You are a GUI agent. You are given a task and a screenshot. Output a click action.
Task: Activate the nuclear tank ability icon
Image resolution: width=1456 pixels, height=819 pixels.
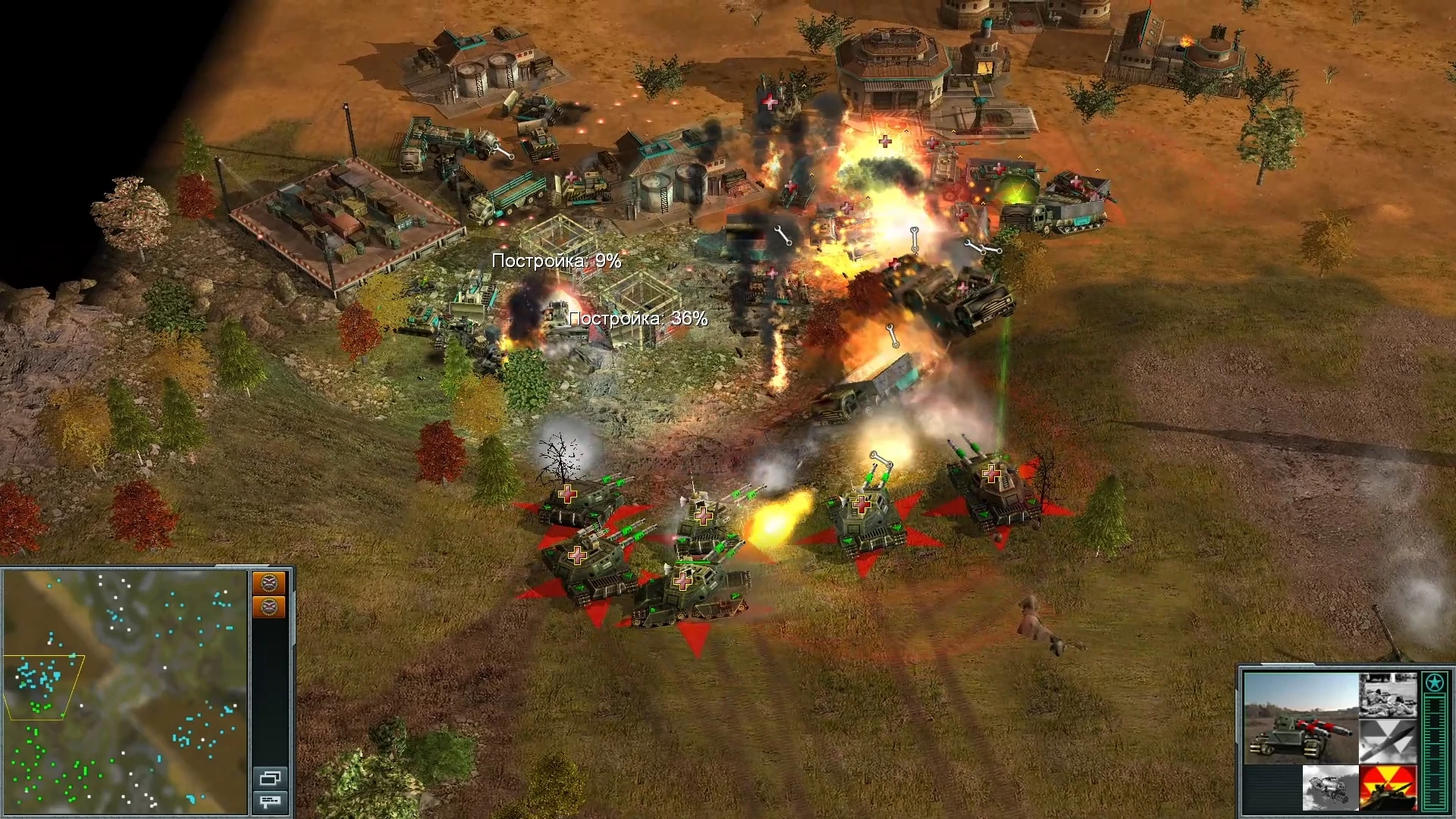click(x=1387, y=787)
